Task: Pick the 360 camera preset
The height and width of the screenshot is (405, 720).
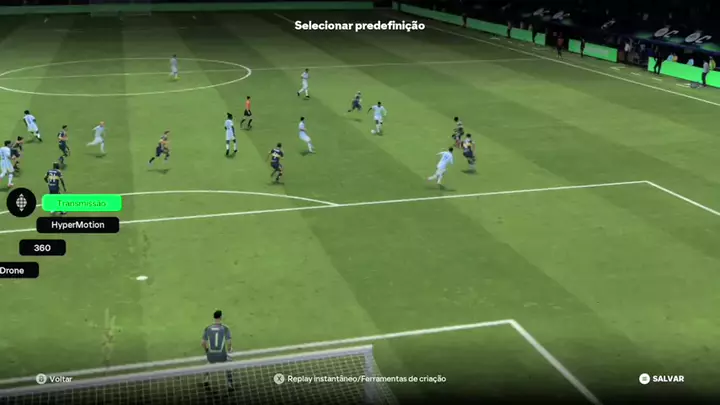Action: [x=42, y=248]
